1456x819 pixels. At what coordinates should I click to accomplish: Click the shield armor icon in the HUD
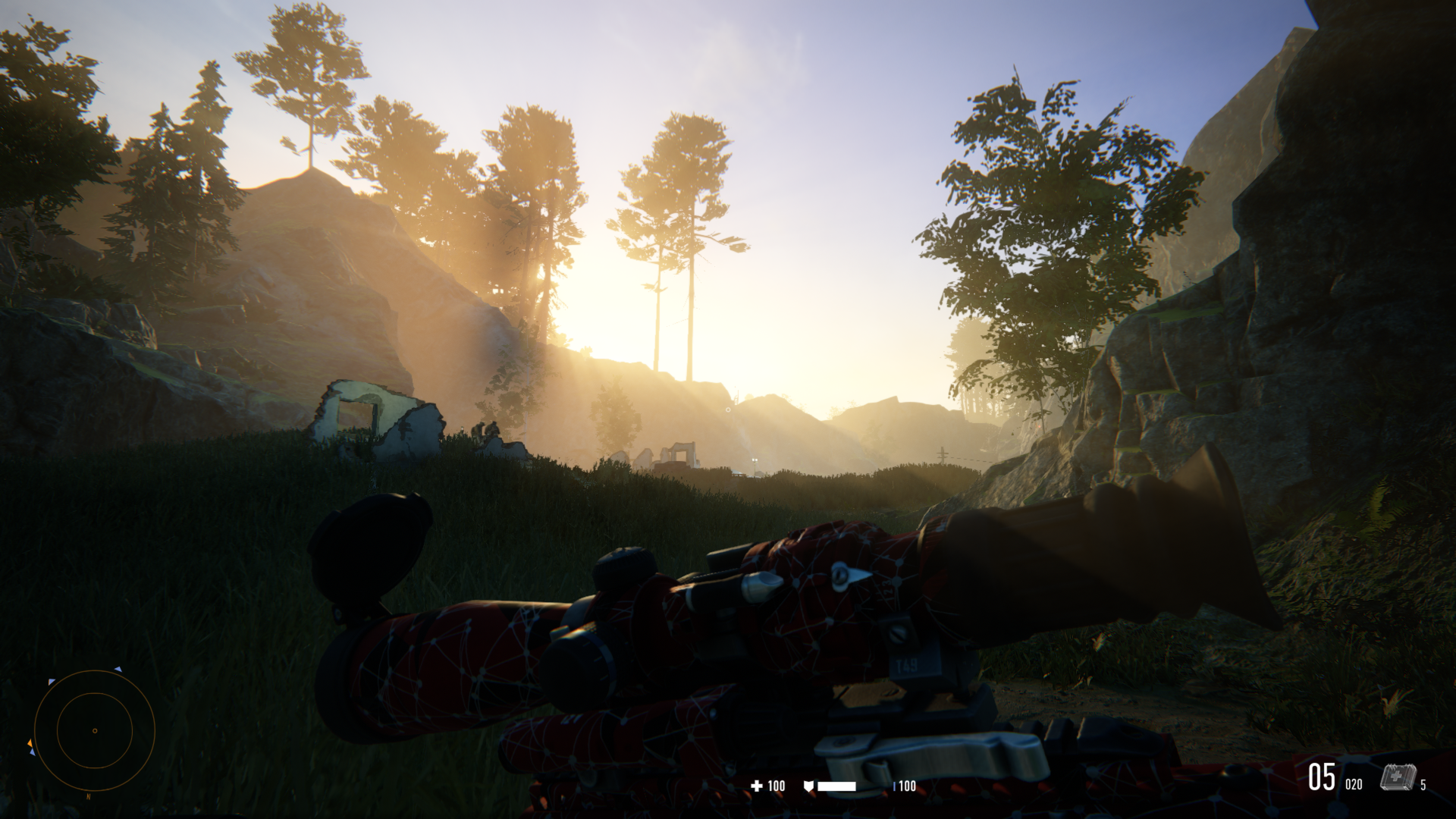[x=809, y=786]
